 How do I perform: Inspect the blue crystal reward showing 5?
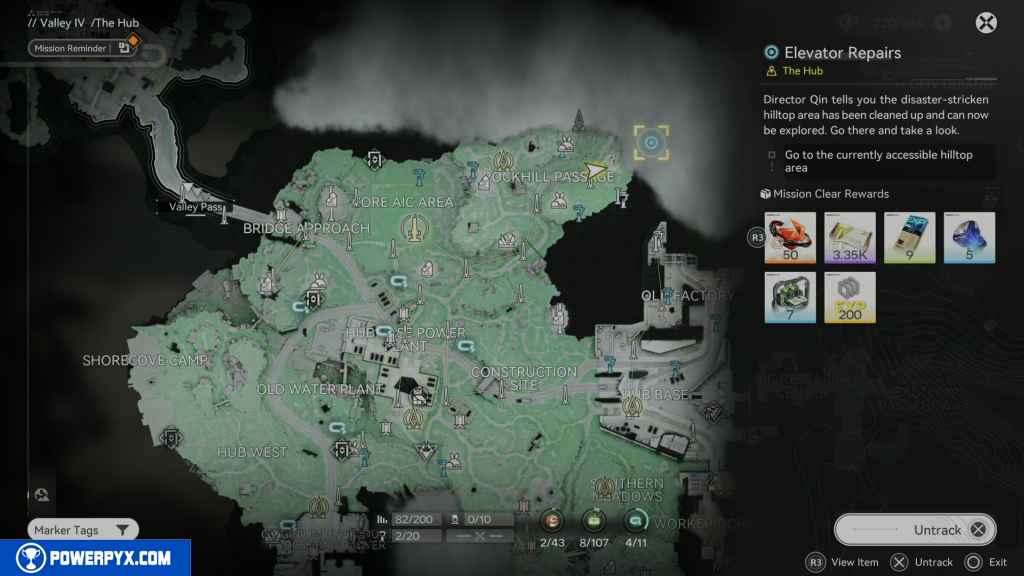970,237
